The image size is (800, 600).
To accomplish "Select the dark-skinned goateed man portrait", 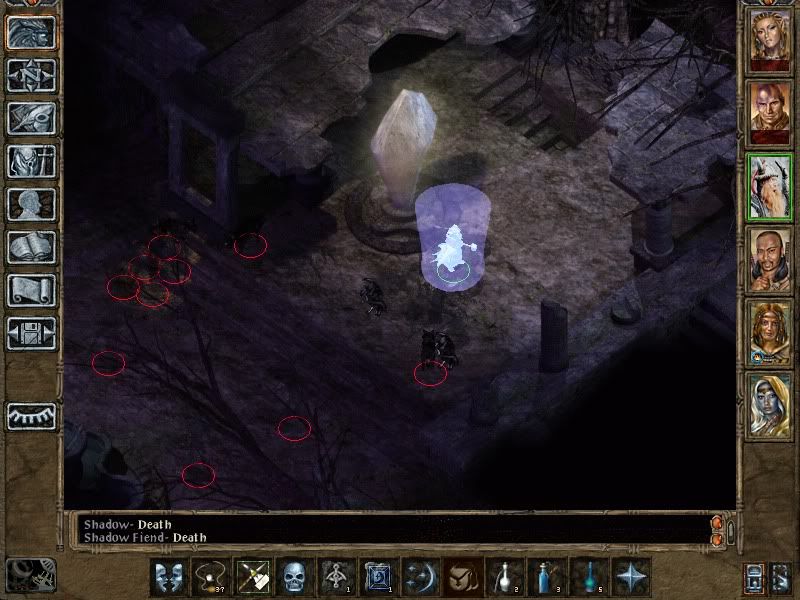I will [769, 261].
